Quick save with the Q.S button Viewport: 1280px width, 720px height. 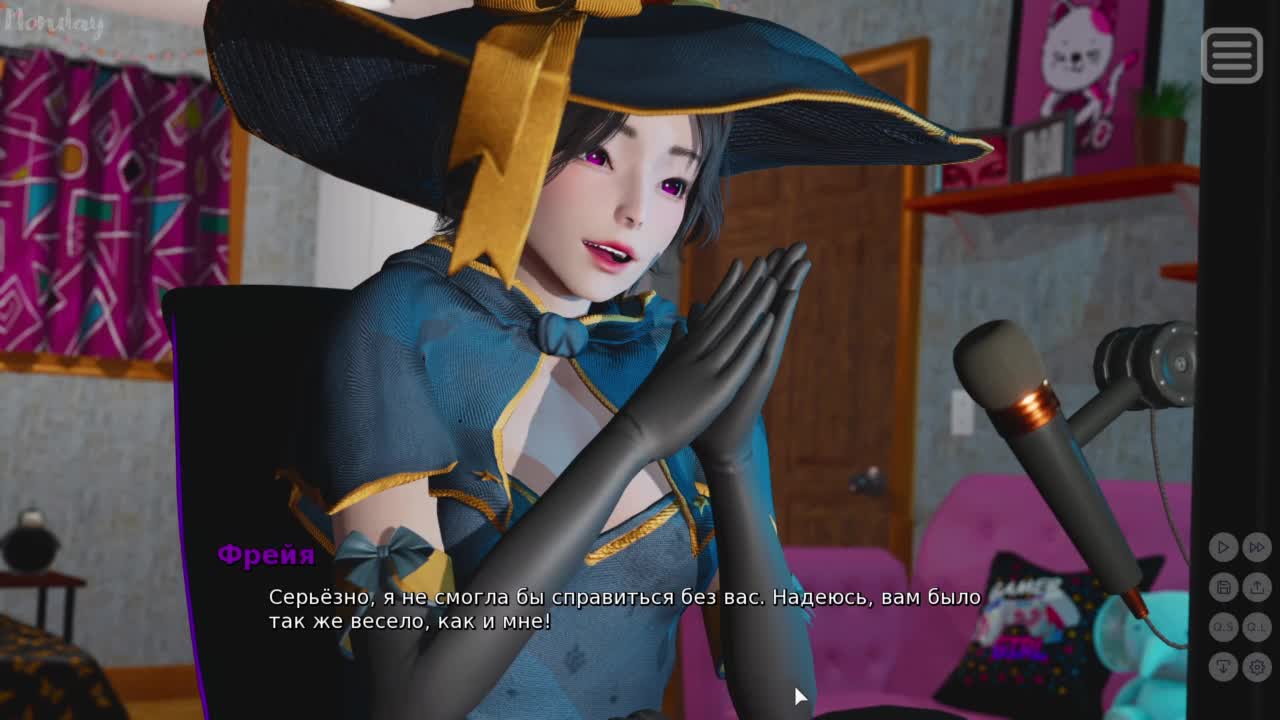(x=1223, y=627)
